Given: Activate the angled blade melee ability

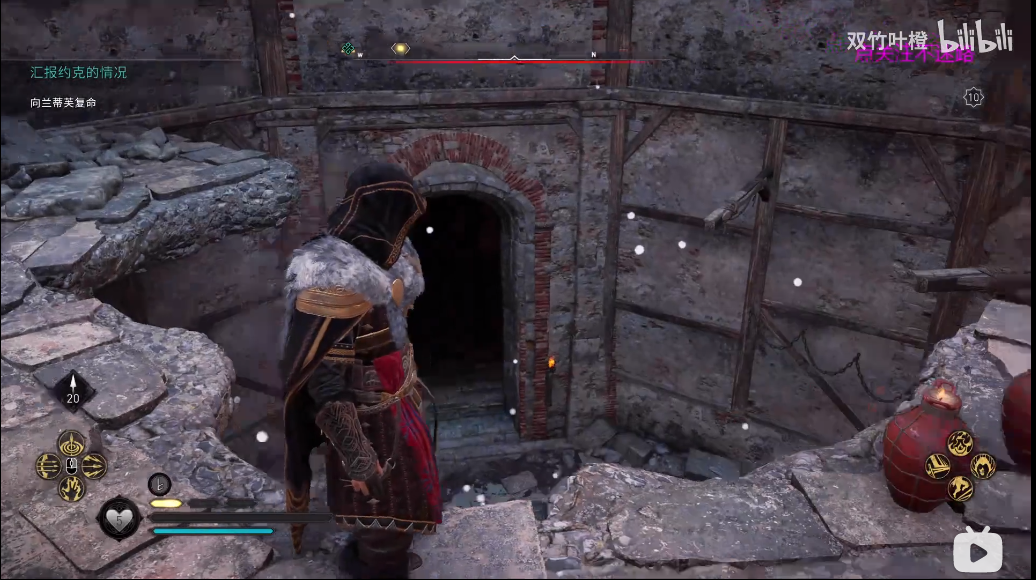Looking at the screenshot, I should point(938,466).
